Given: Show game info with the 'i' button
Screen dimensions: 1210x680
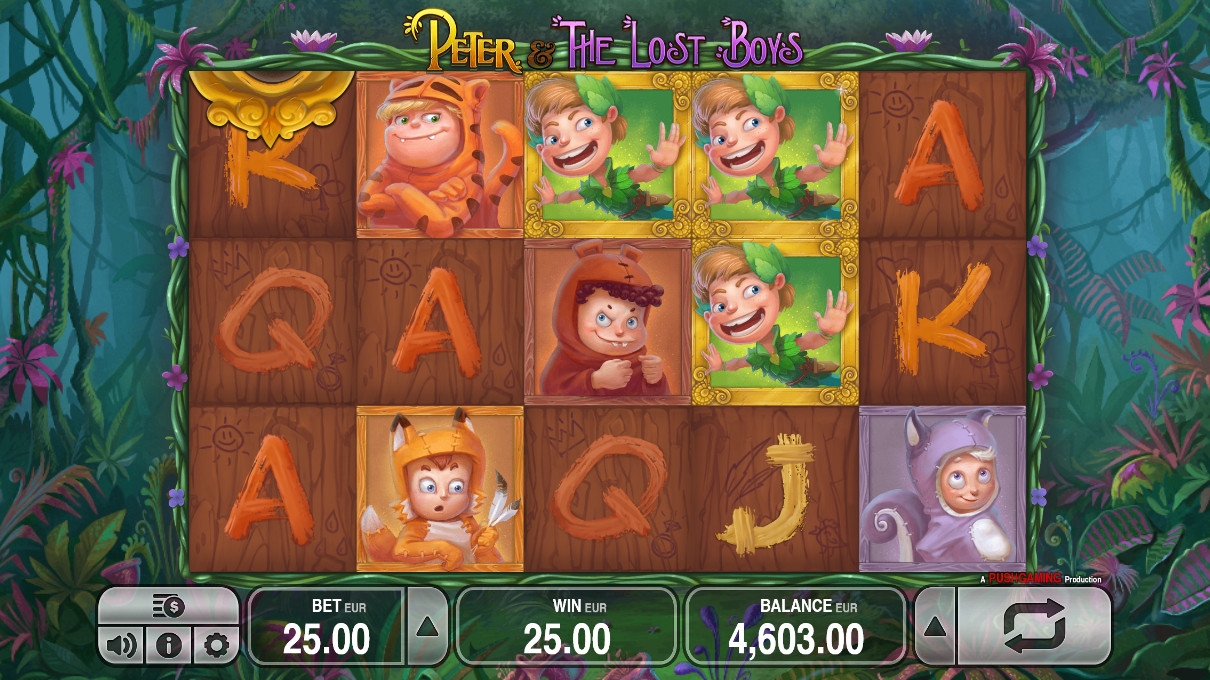Looking at the screenshot, I should (x=168, y=645).
